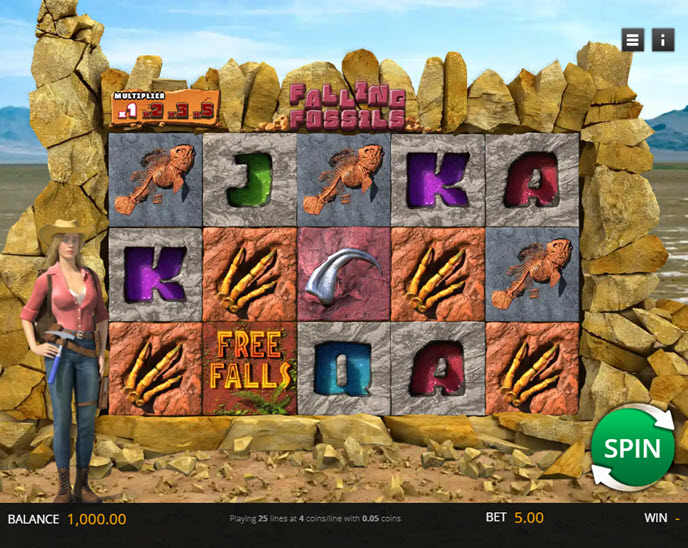Show the game info panel
This screenshot has height=548, width=688.
662,40
